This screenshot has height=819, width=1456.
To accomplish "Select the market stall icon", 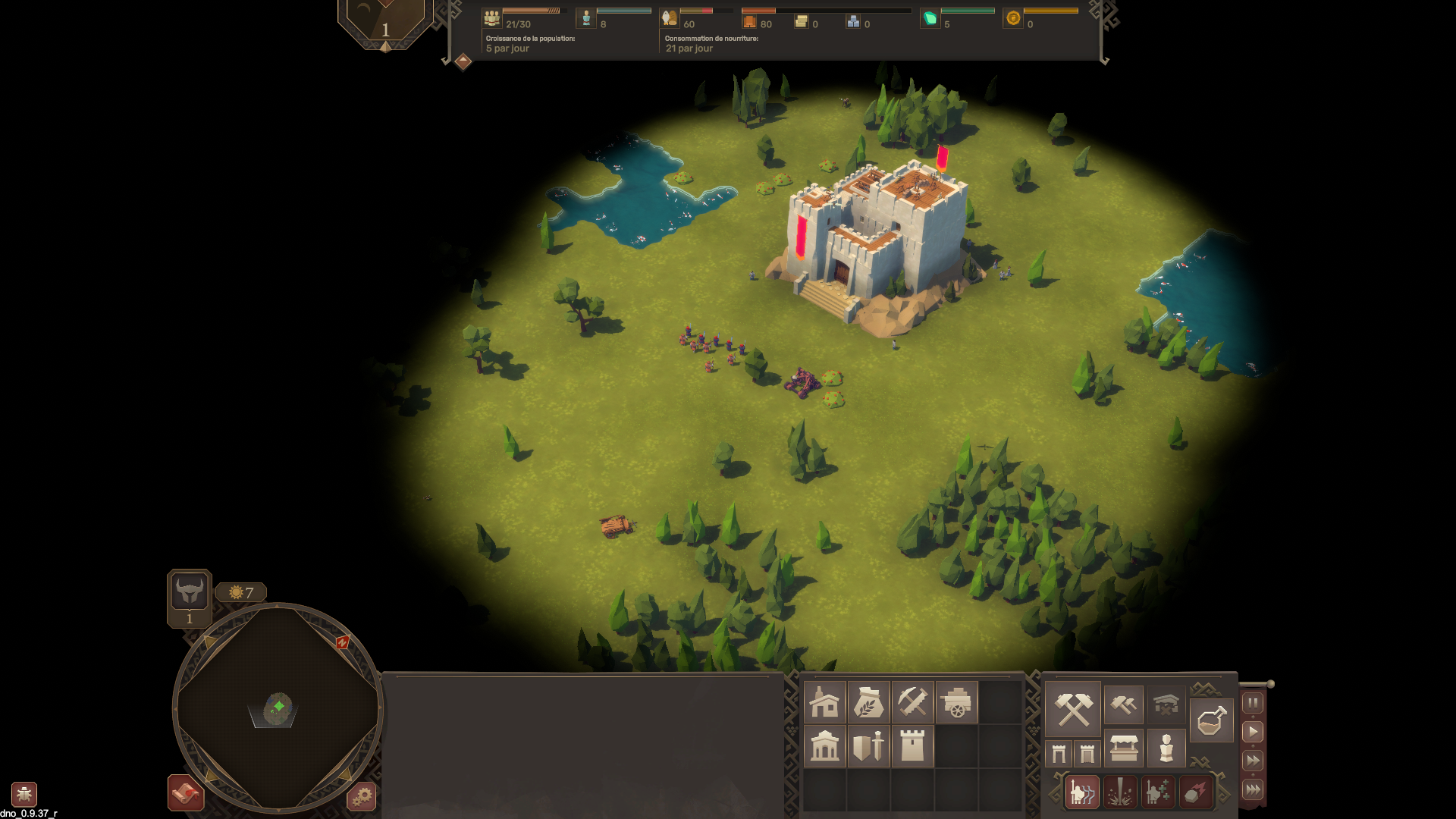I will click(1123, 748).
